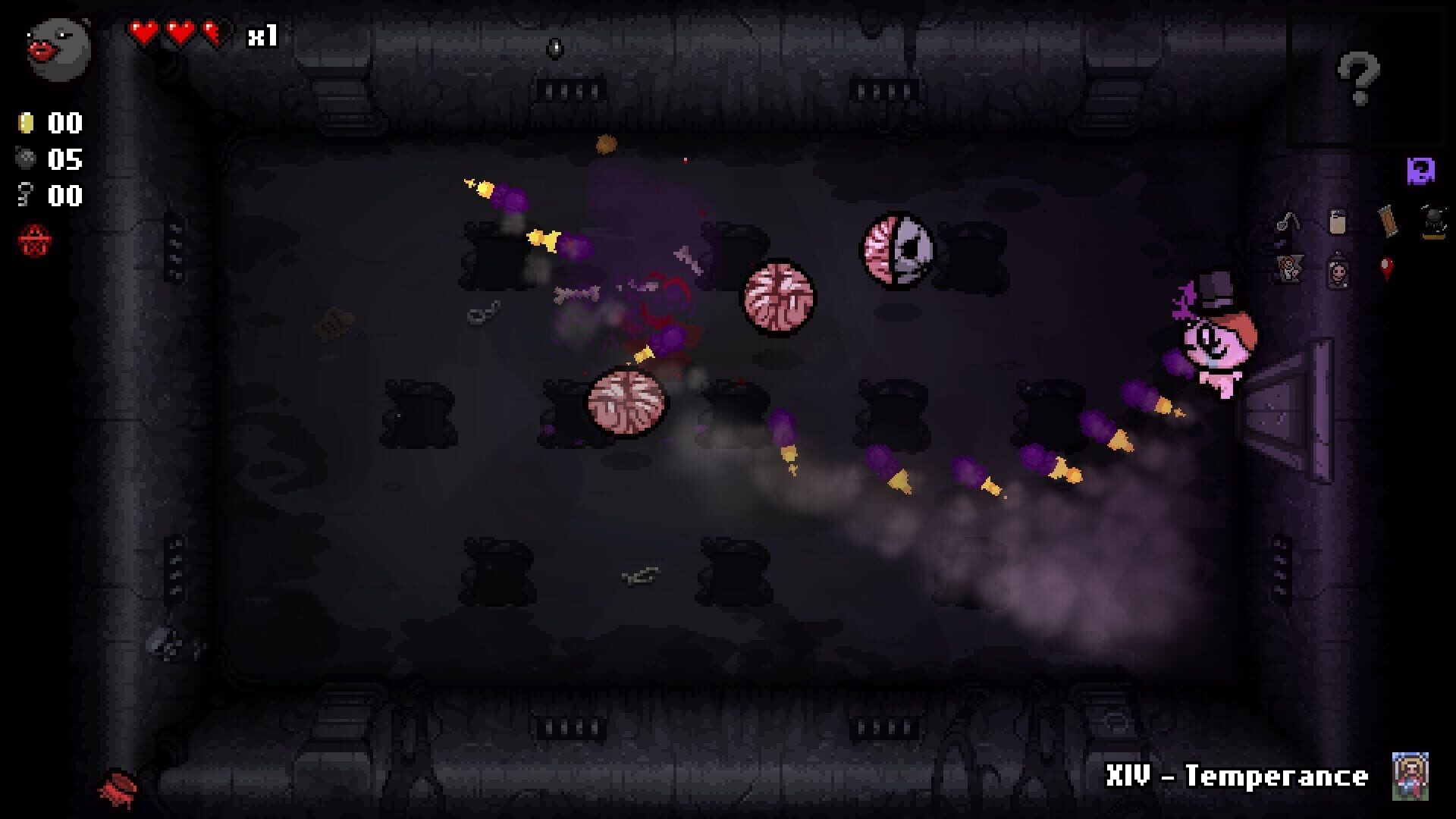Expand the wooden plank item icon
The image size is (1456, 819).
1389,220
